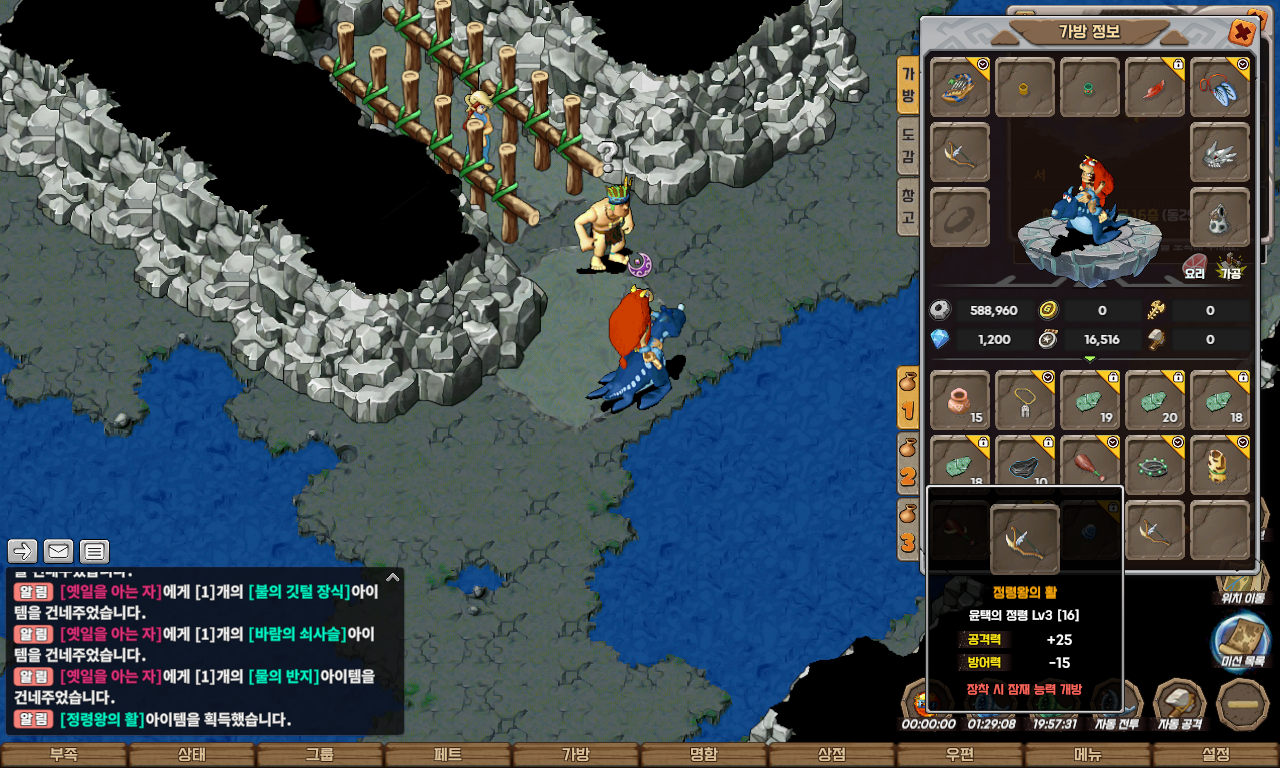
Task: Select bag page 2 tab
Action: [x=908, y=465]
